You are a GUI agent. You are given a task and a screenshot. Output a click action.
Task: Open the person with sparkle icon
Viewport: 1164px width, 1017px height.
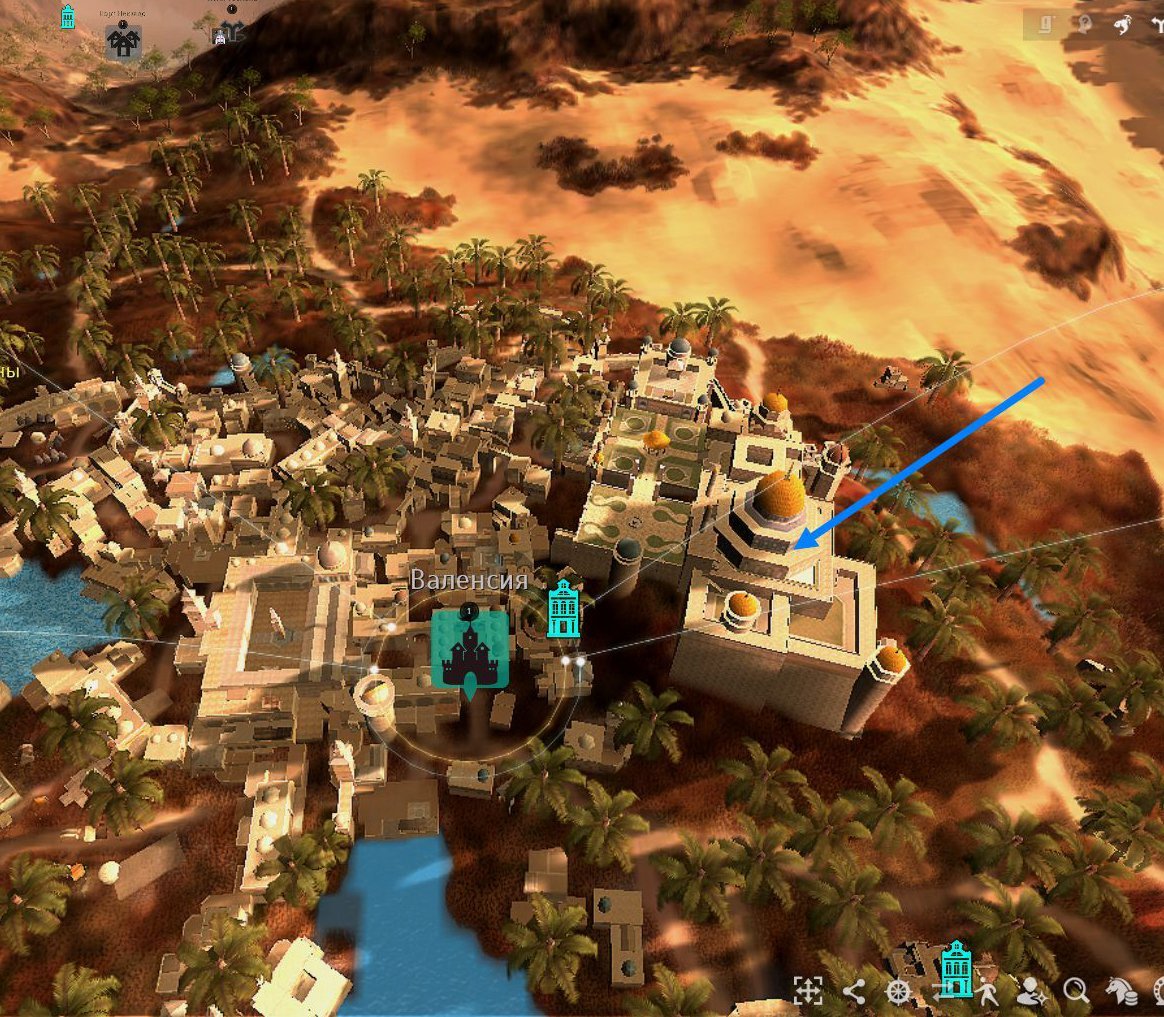coord(1030,991)
